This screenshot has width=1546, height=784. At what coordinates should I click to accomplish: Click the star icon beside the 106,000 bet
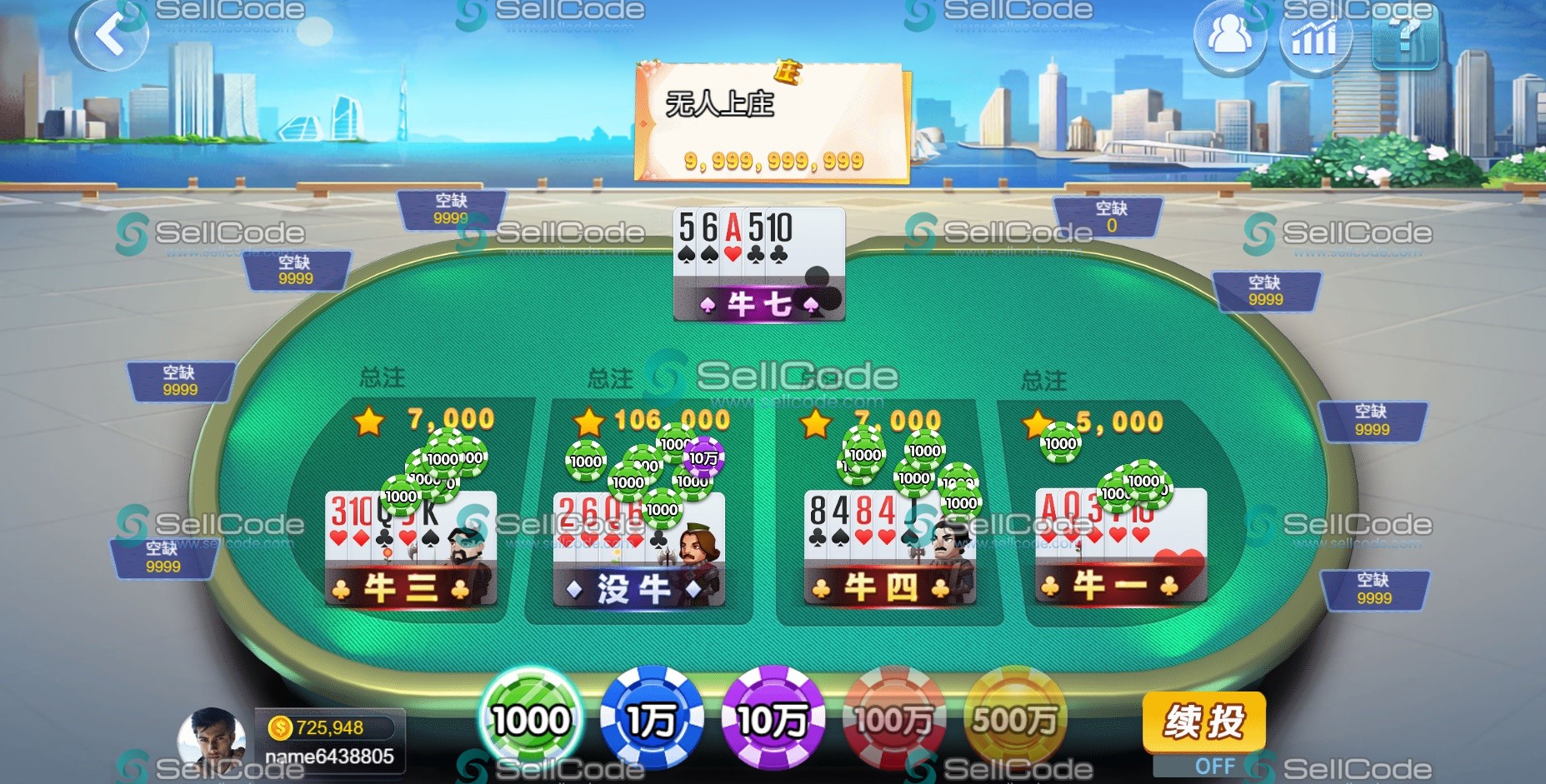pos(588,423)
